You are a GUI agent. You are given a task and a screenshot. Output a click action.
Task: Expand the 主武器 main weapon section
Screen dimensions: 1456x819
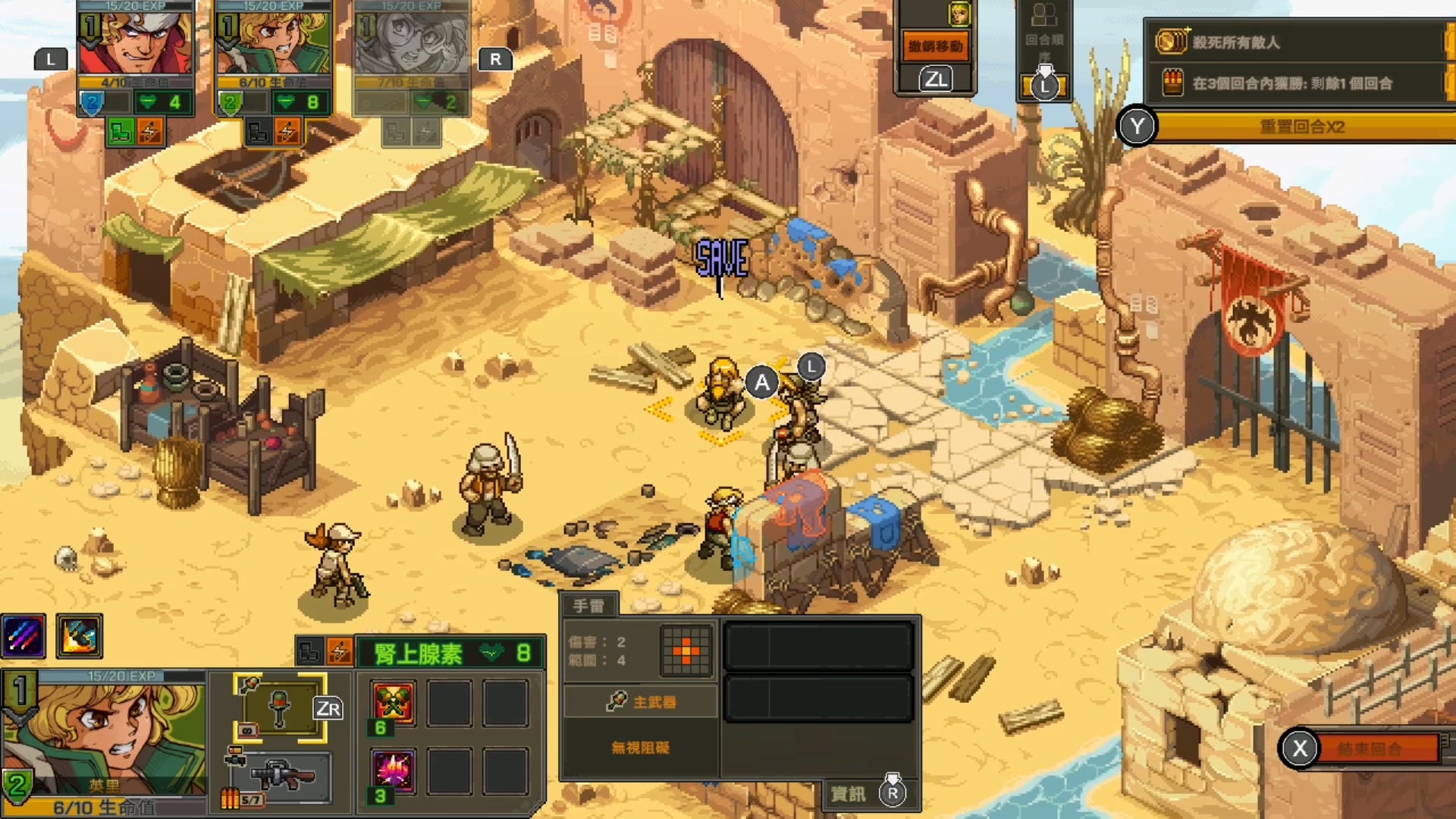click(641, 702)
